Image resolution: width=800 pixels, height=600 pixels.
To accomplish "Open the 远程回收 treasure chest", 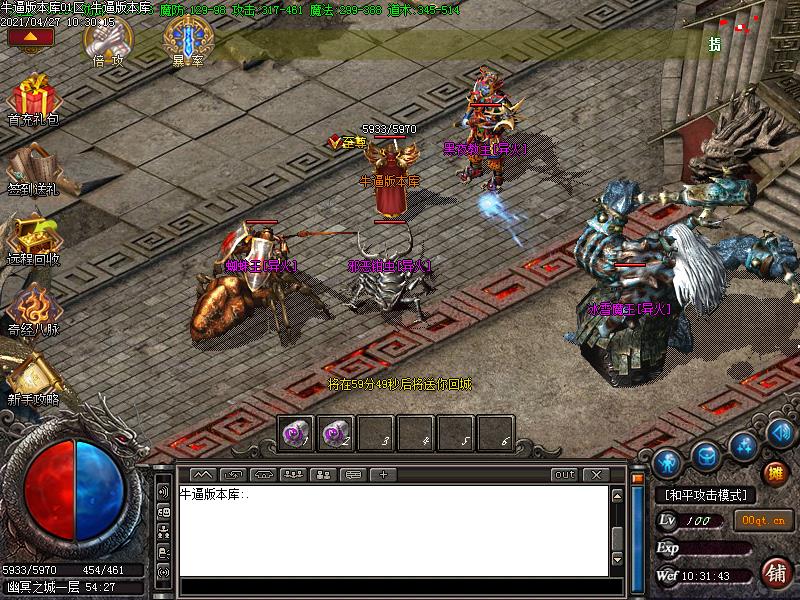I will pyautogui.click(x=33, y=237).
